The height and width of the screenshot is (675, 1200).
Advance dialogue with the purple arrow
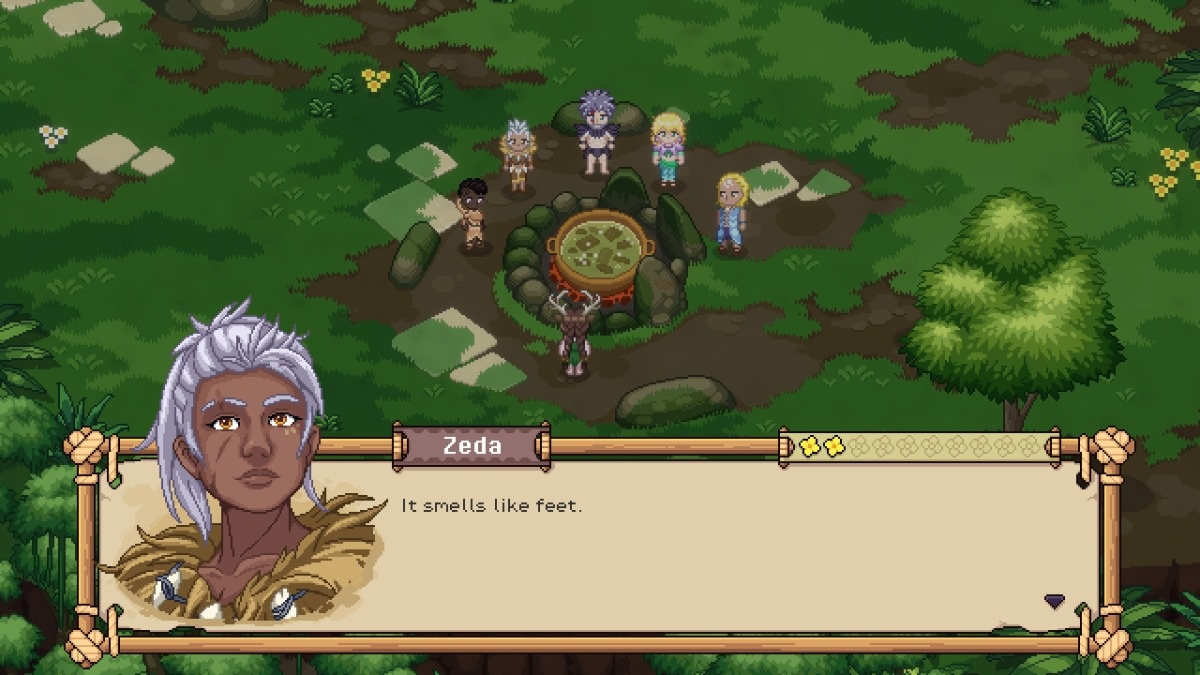[x=1054, y=601]
